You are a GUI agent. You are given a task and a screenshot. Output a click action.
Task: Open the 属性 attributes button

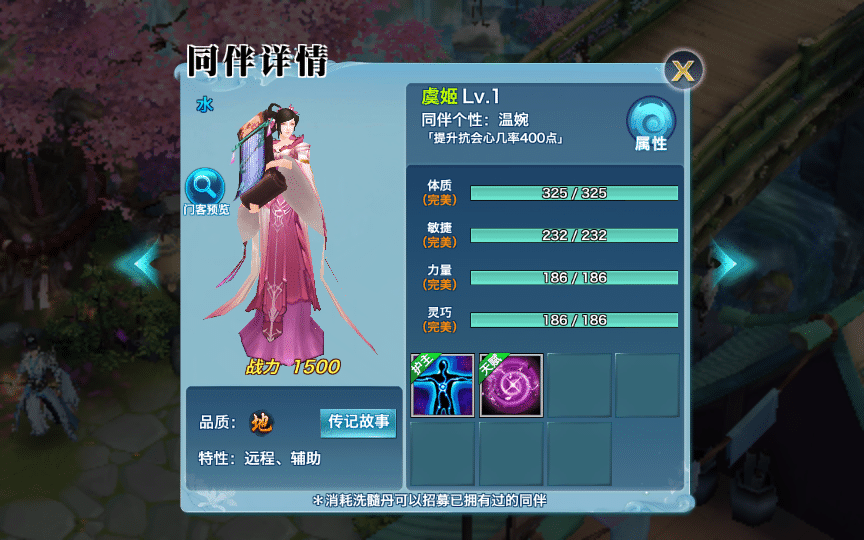[651, 125]
